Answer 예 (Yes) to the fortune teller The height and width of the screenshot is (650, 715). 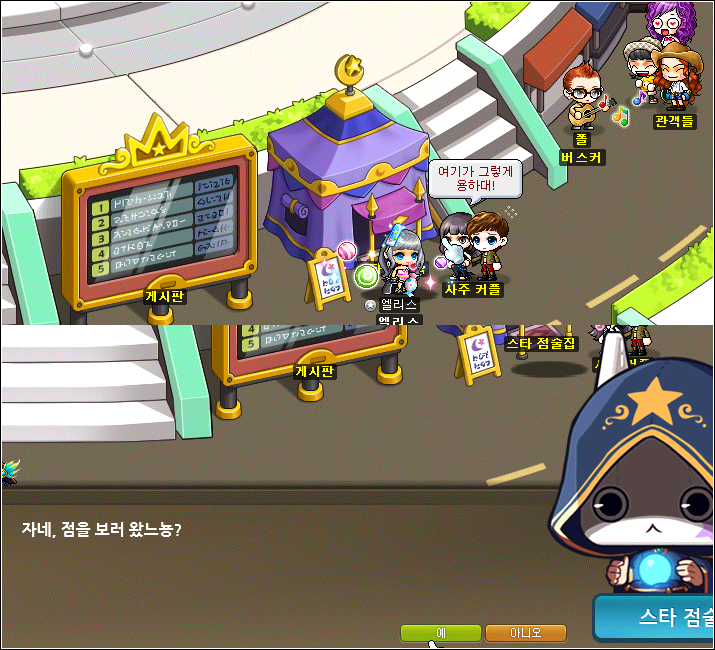tap(440, 633)
